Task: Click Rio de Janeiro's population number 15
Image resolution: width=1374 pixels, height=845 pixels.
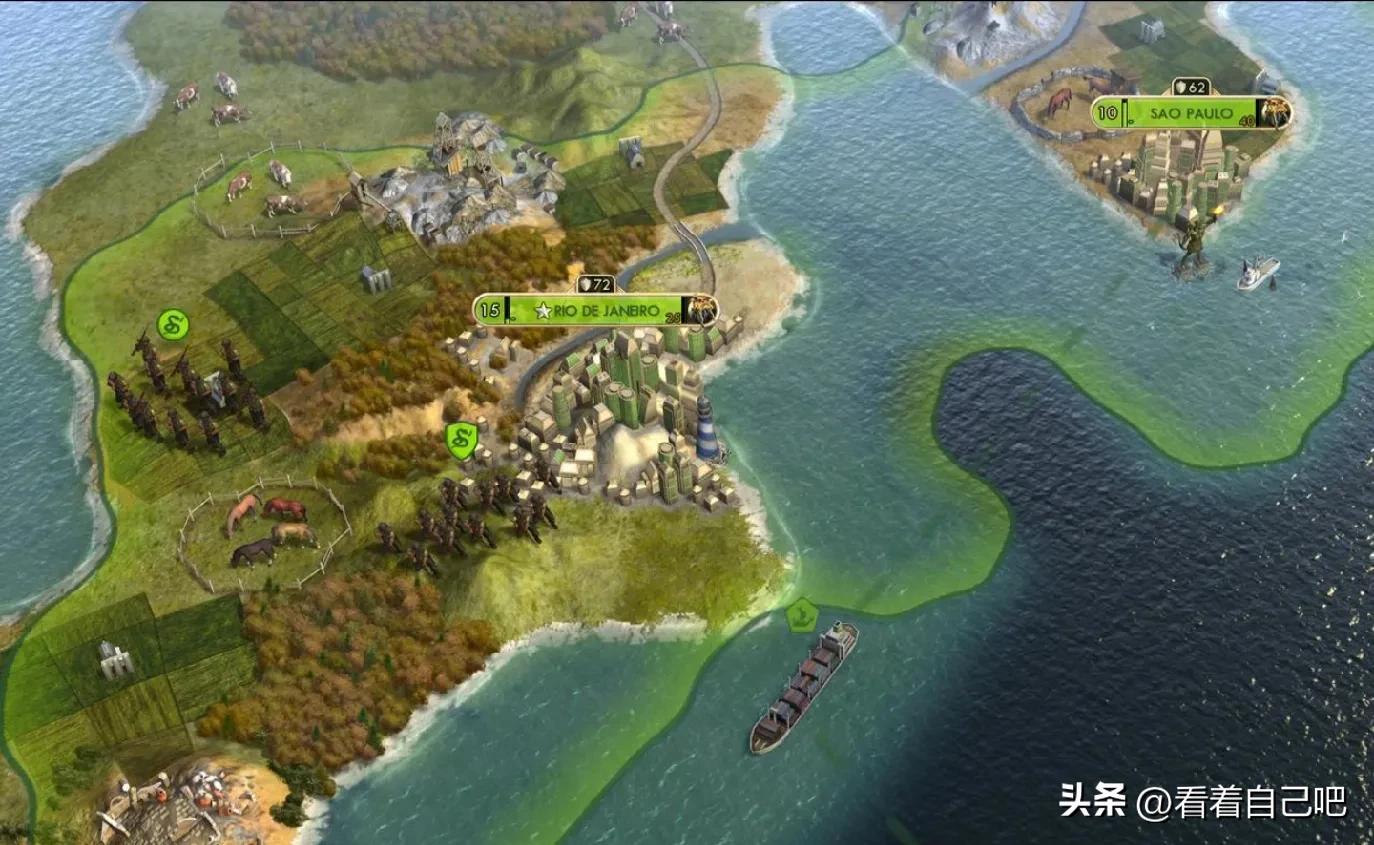Action: (488, 308)
